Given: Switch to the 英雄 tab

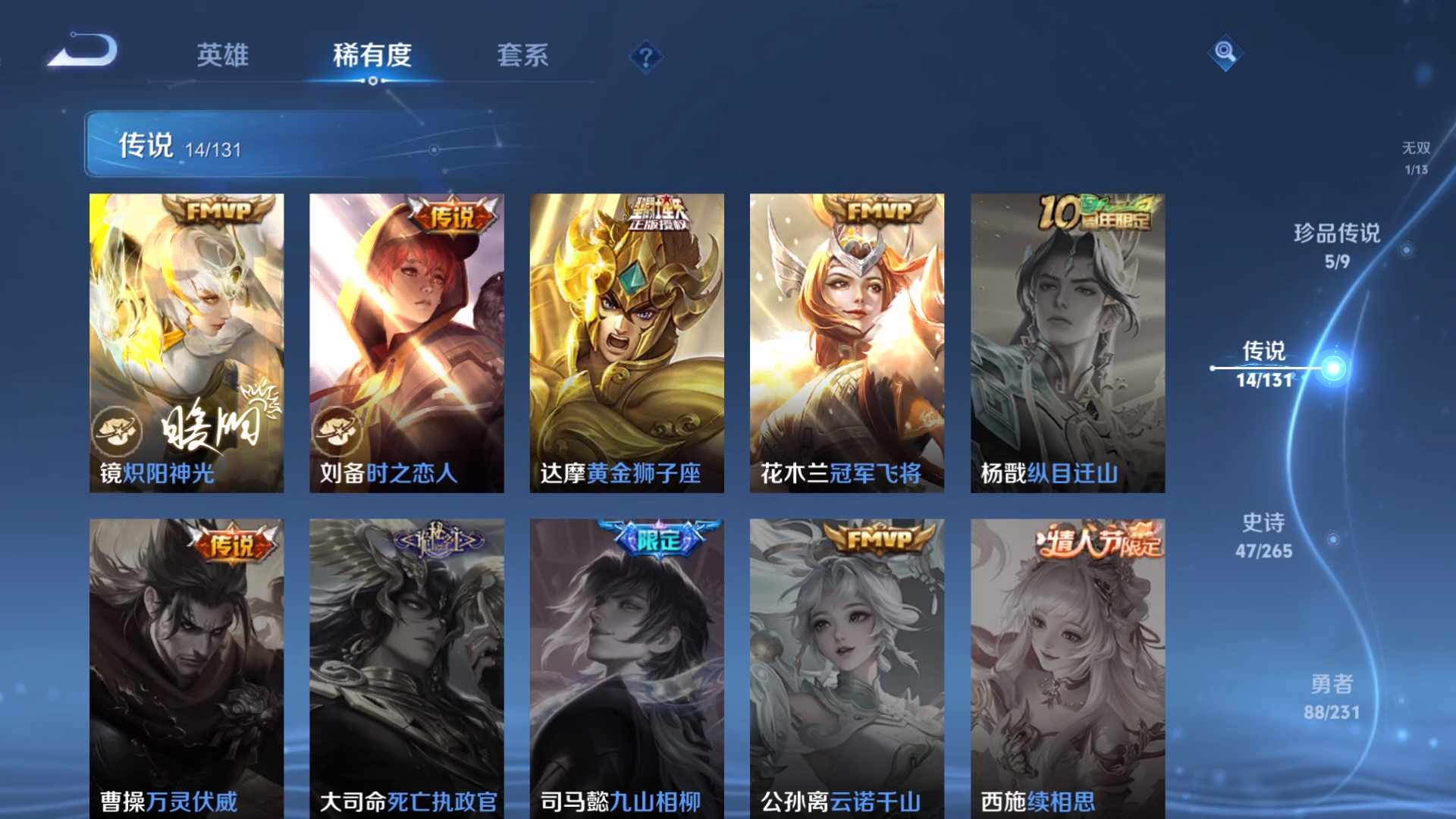Looking at the screenshot, I should coord(222,55).
